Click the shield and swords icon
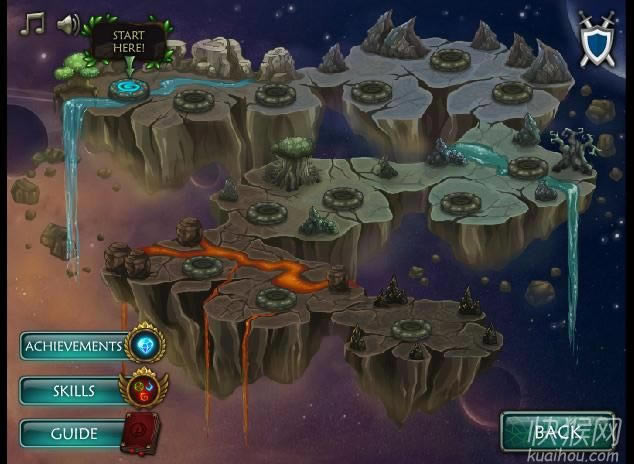634x464 pixels. click(598, 39)
